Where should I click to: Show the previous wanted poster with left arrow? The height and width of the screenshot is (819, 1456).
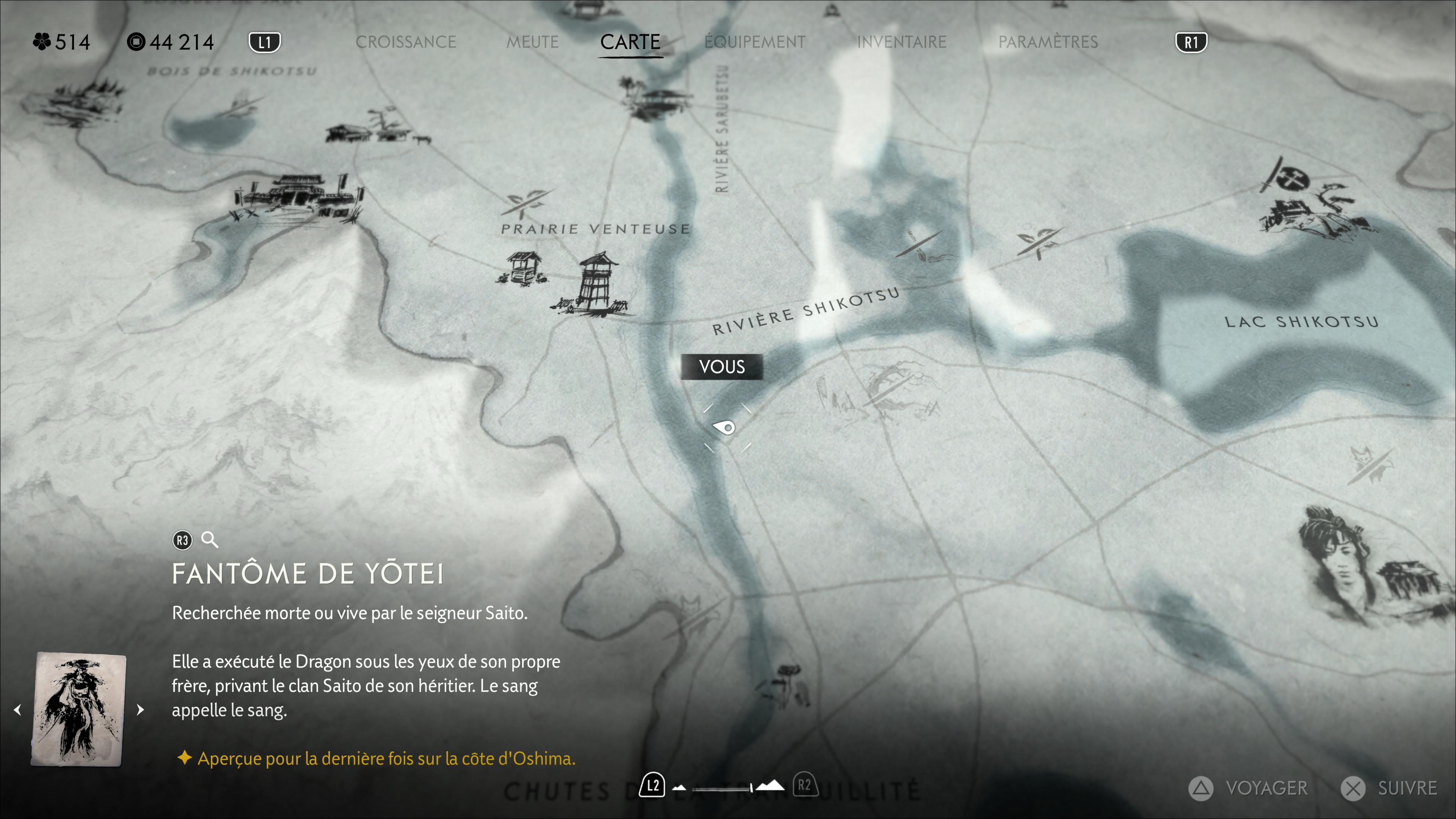point(18,709)
